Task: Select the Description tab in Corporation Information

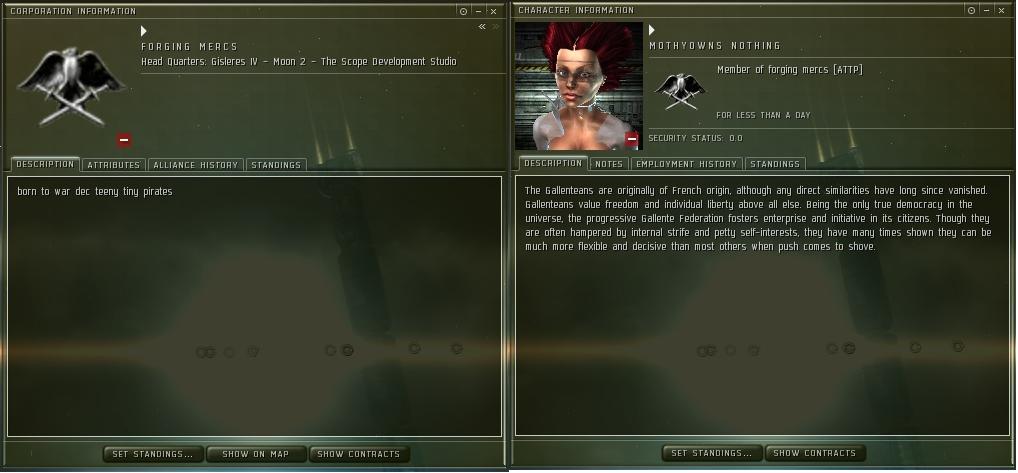Action: click(45, 164)
